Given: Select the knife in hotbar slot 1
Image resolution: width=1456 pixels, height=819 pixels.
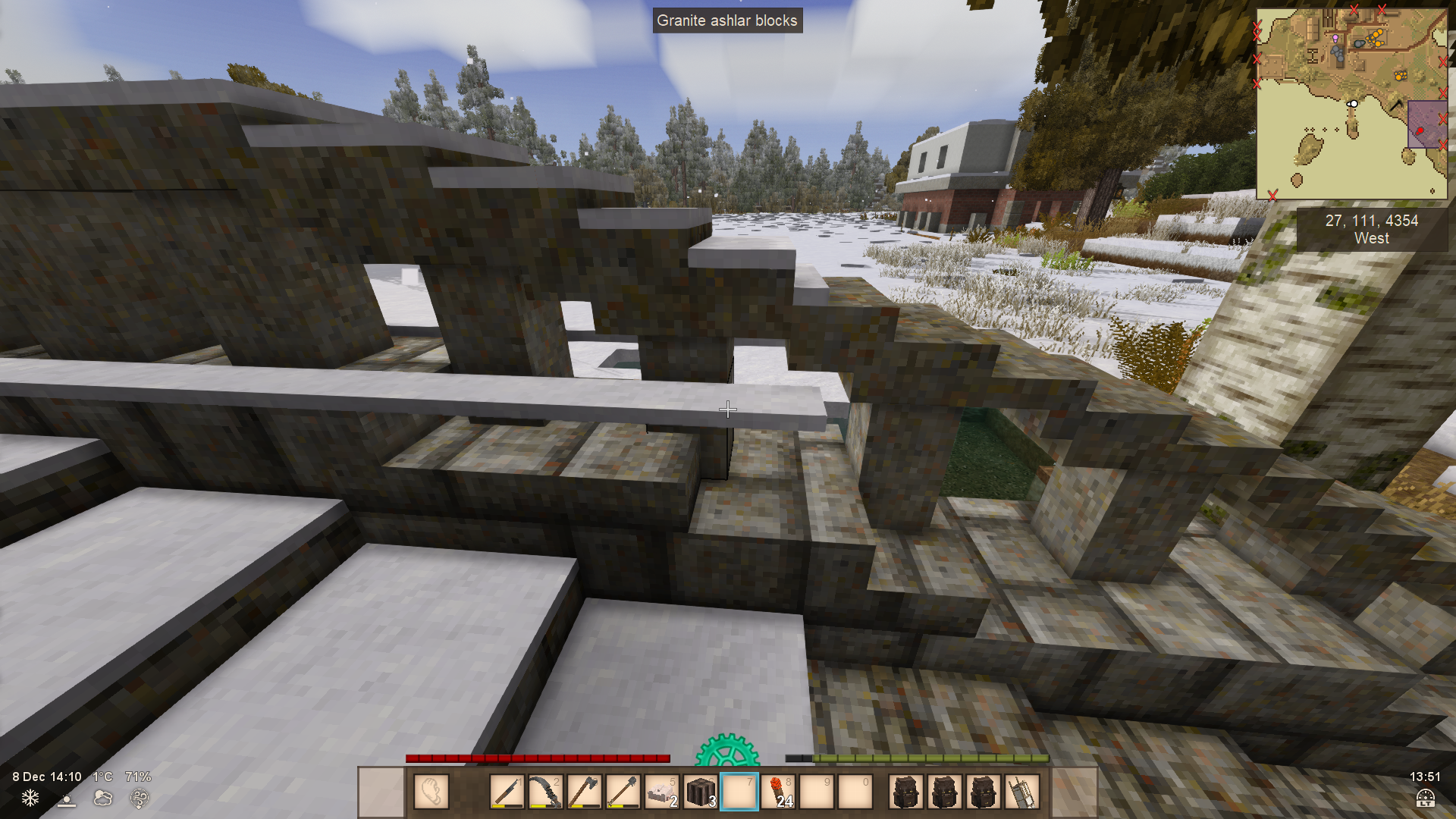Looking at the screenshot, I should tap(507, 792).
